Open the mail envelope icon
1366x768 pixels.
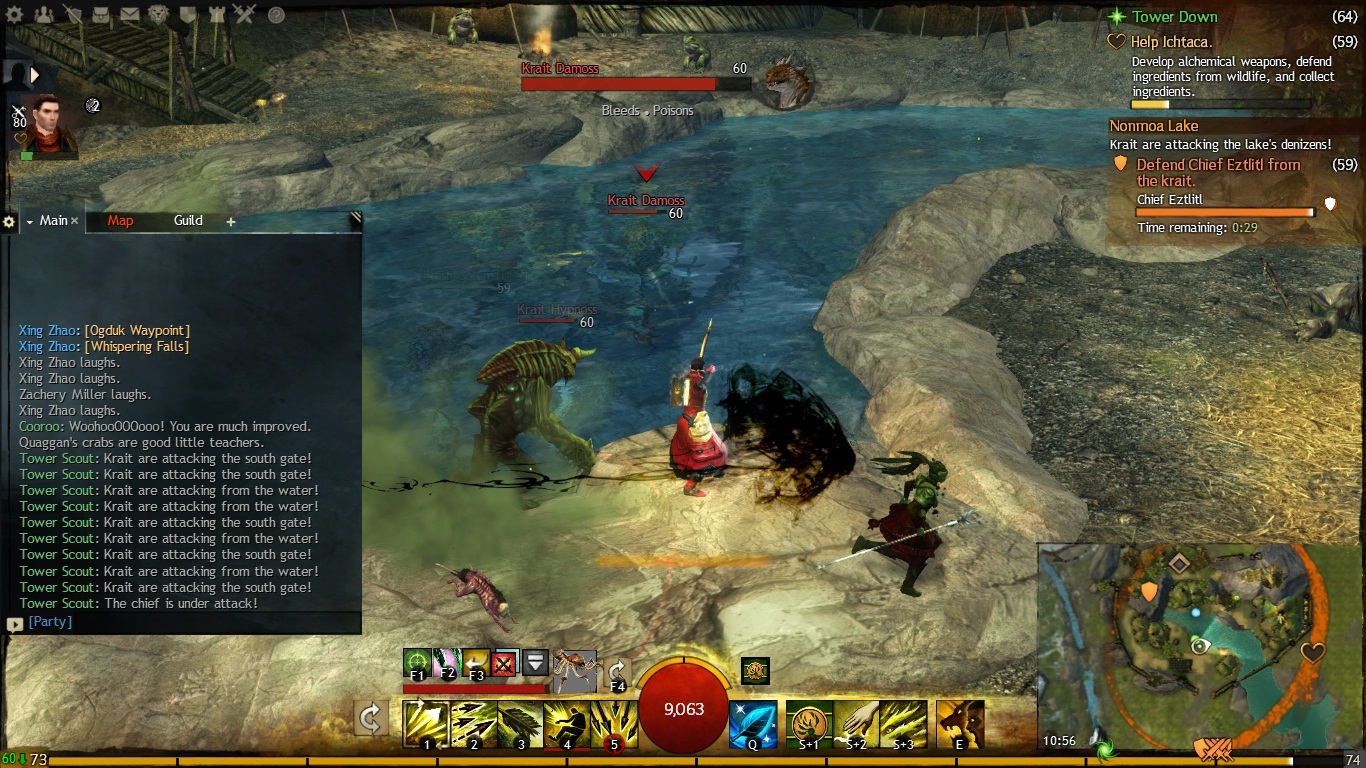pos(130,15)
